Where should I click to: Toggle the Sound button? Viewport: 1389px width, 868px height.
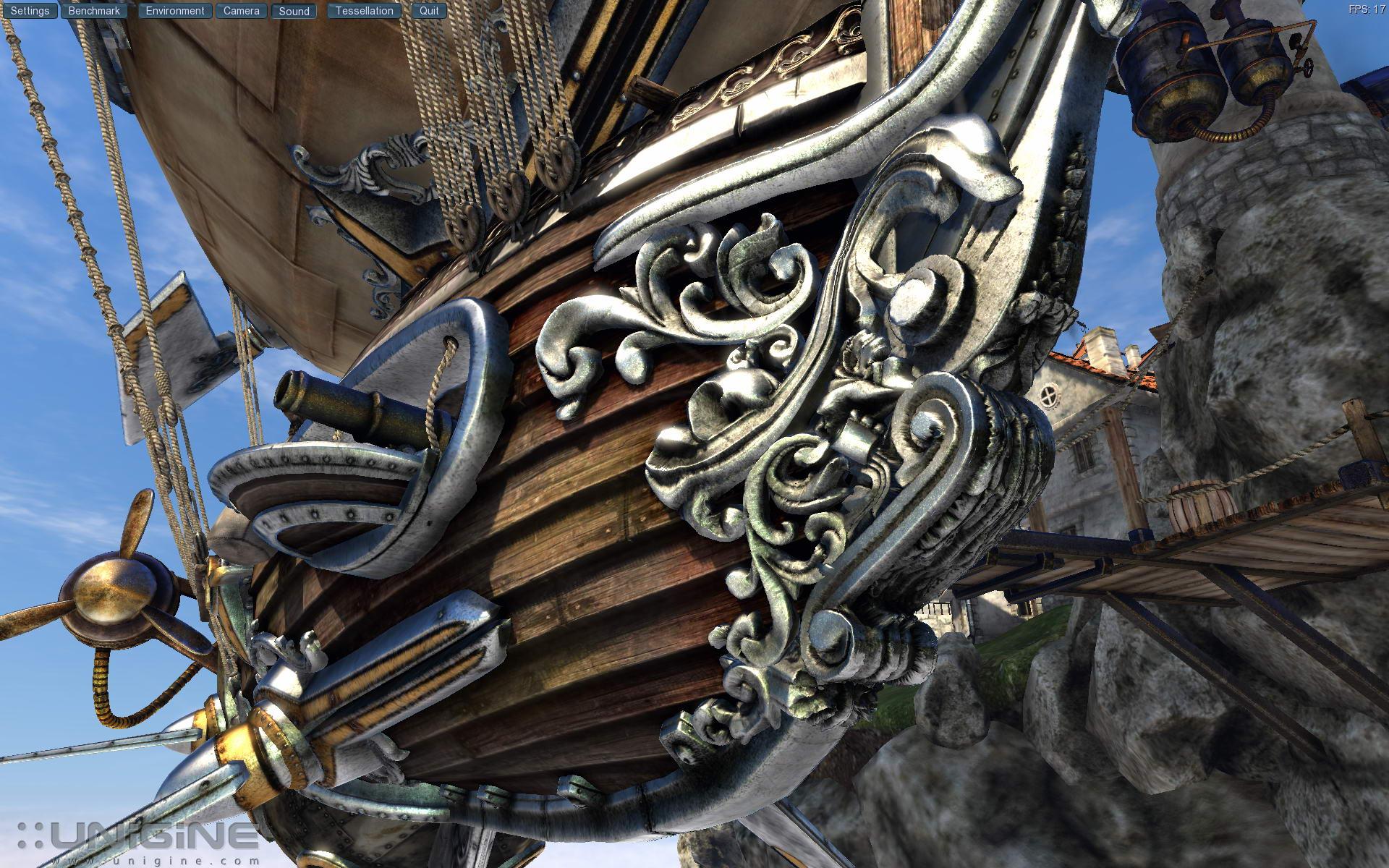tap(294, 11)
